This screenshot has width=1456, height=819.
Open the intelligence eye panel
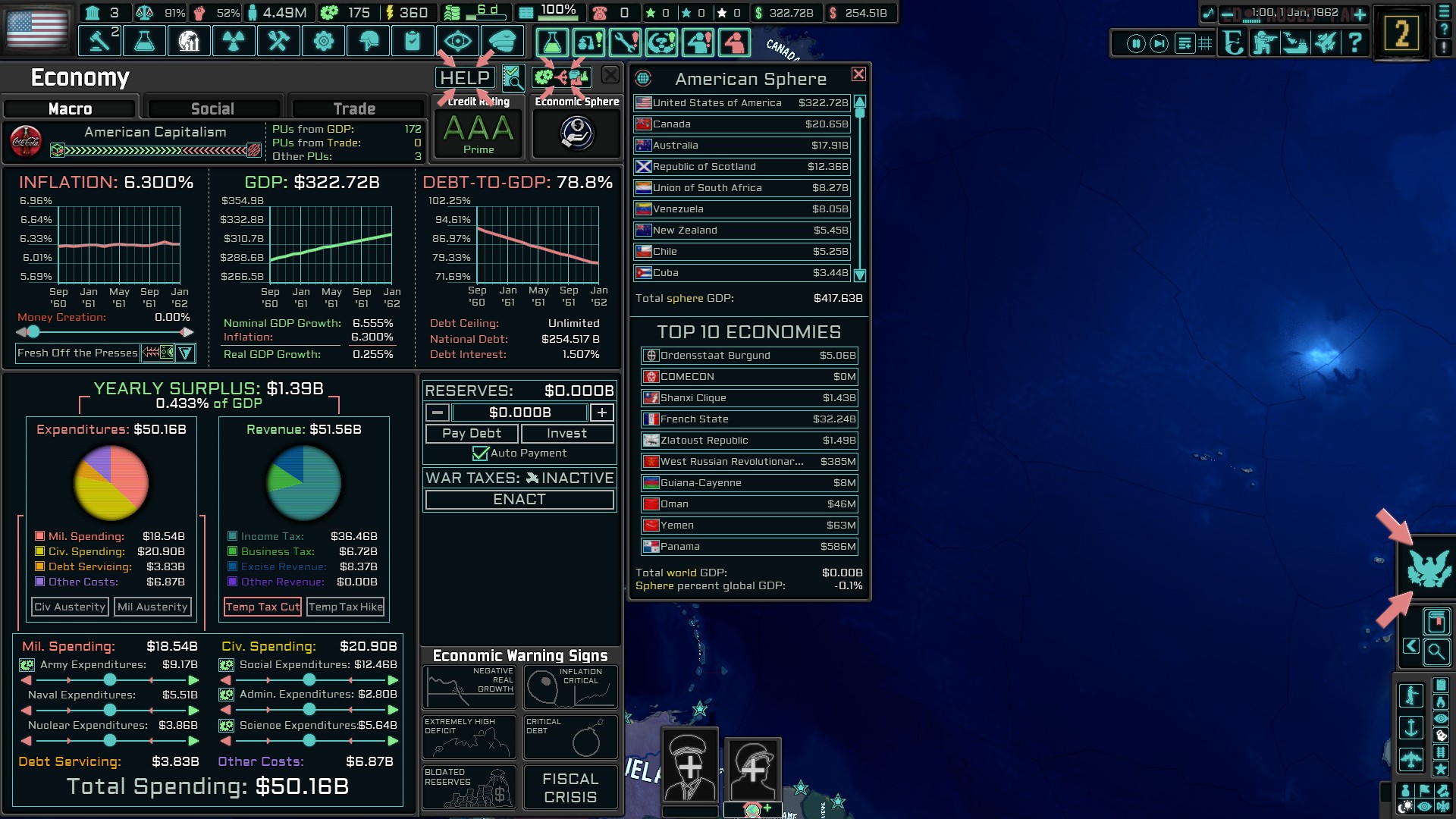[x=459, y=41]
